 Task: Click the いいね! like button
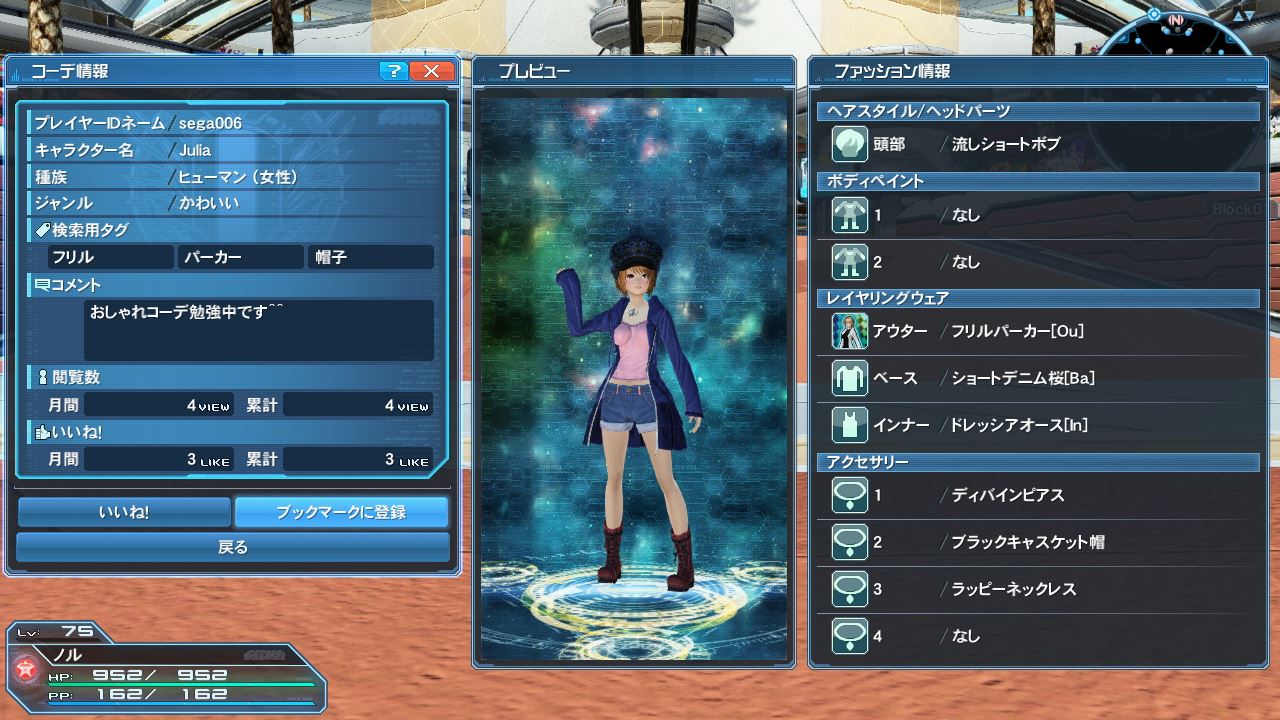[x=124, y=512]
